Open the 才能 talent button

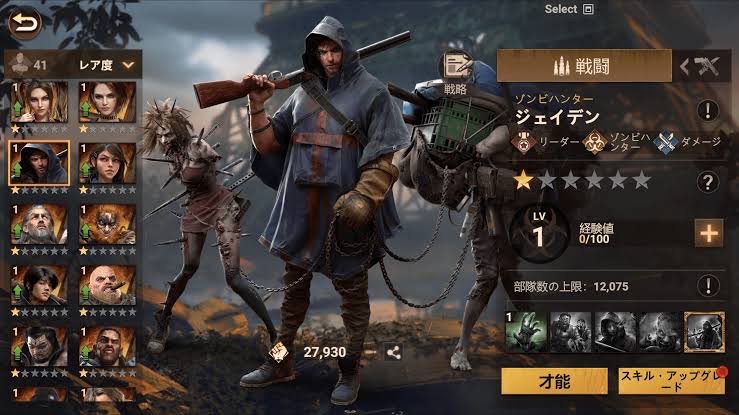click(x=553, y=381)
